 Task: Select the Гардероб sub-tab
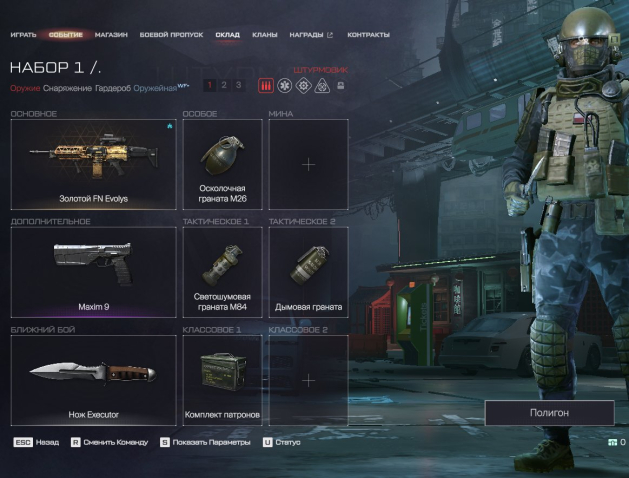click(112, 87)
